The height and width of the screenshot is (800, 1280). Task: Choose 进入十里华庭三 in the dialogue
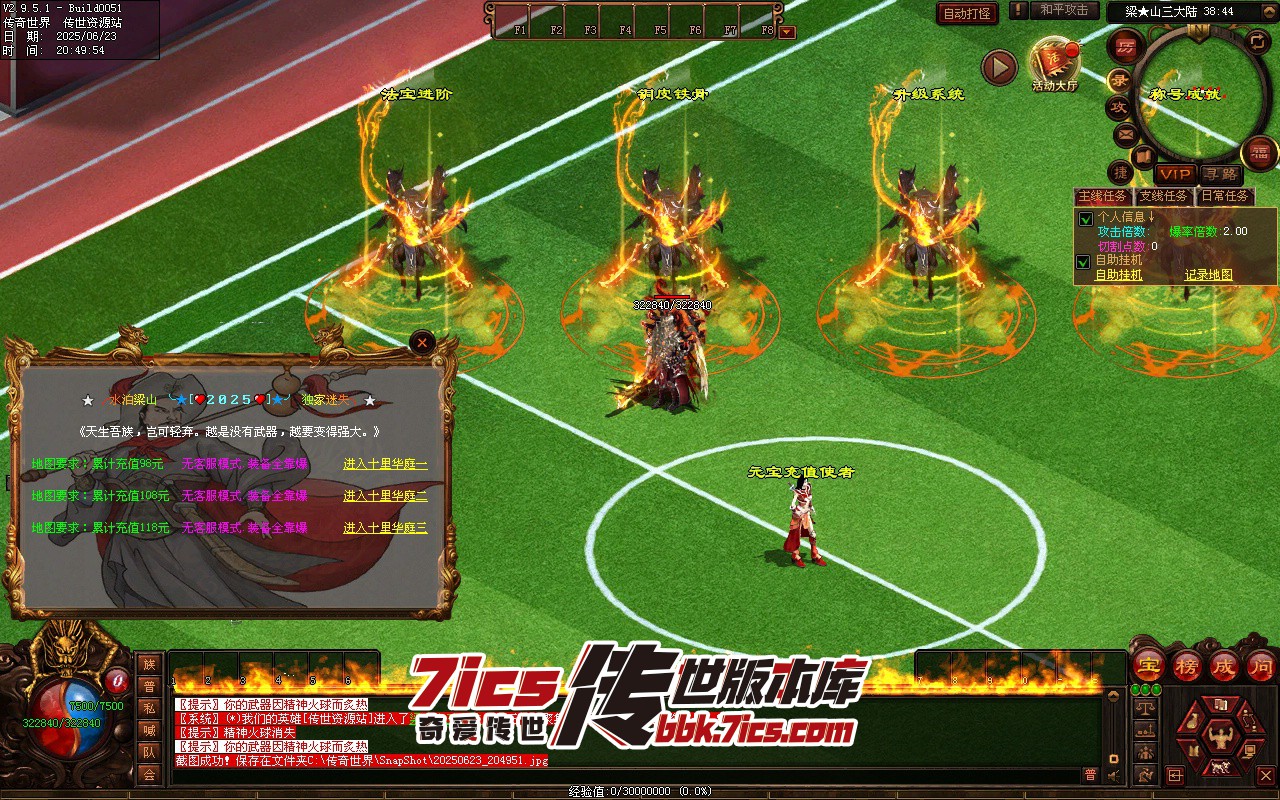click(x=385, y=528)
